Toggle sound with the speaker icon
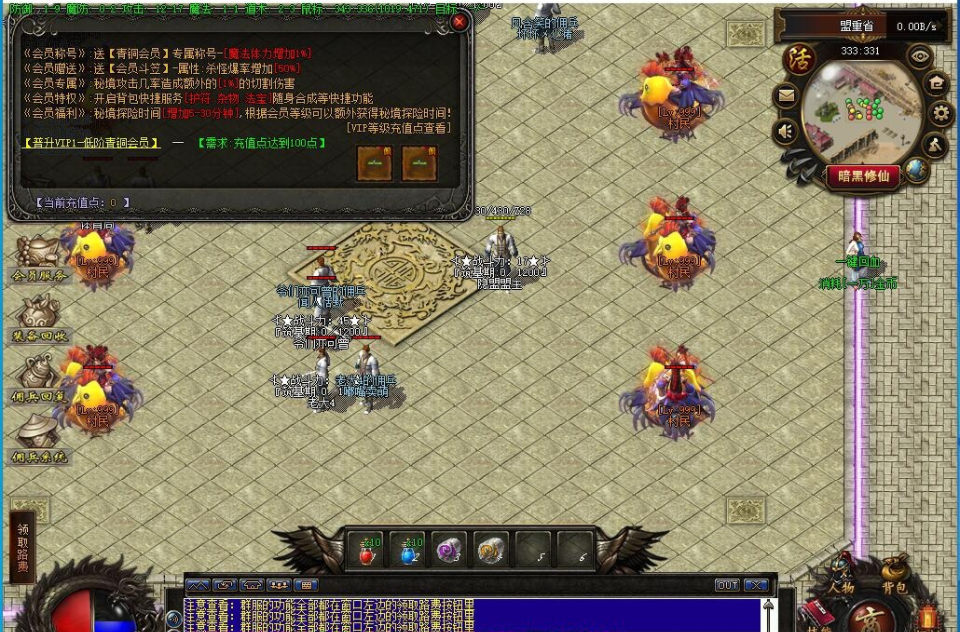 point(786,131)
